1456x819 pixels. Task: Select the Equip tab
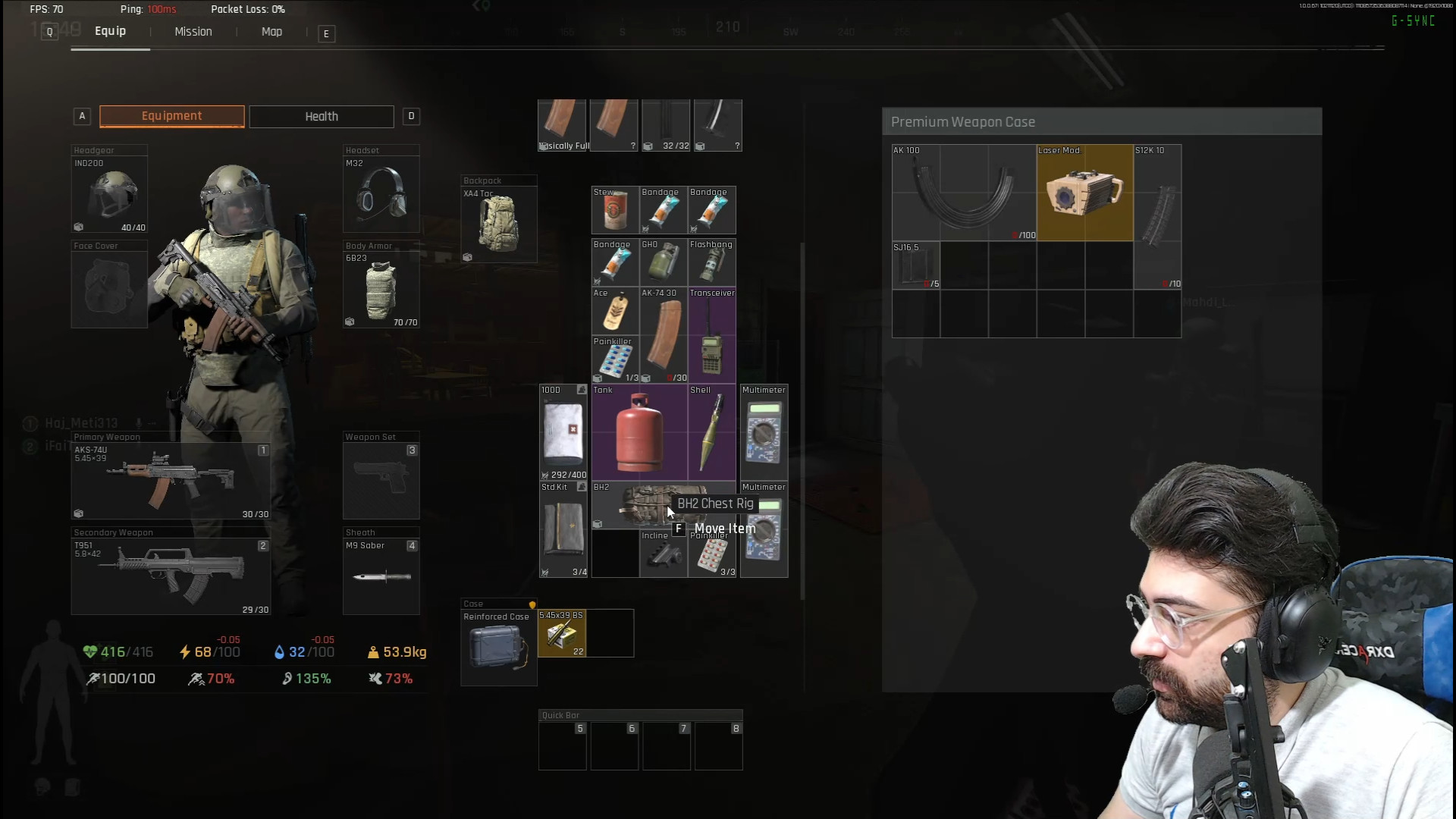[x=110, y=31]
